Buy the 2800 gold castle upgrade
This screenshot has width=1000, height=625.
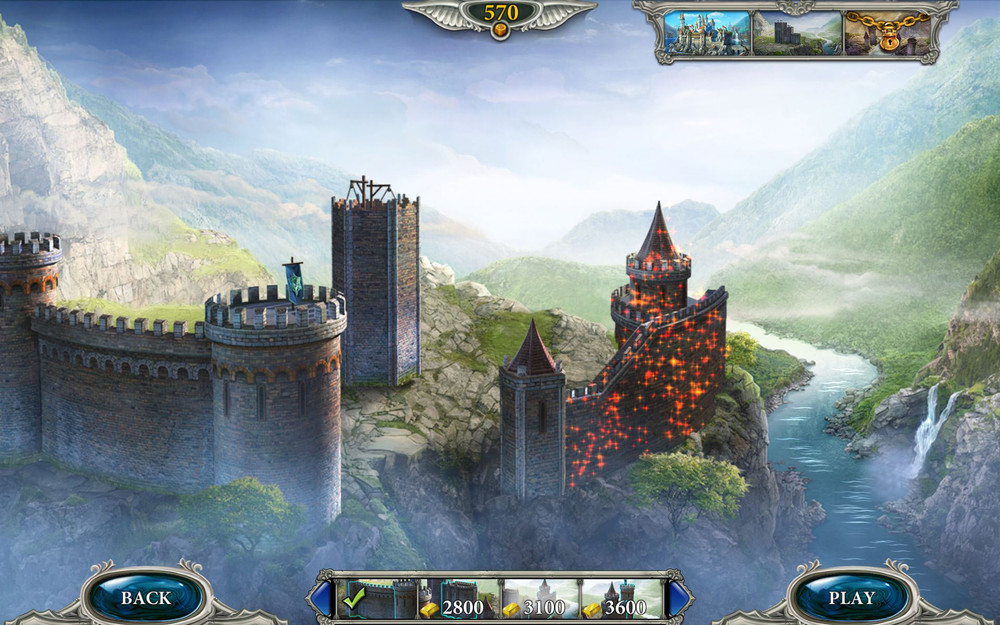(x=457, y=598)
